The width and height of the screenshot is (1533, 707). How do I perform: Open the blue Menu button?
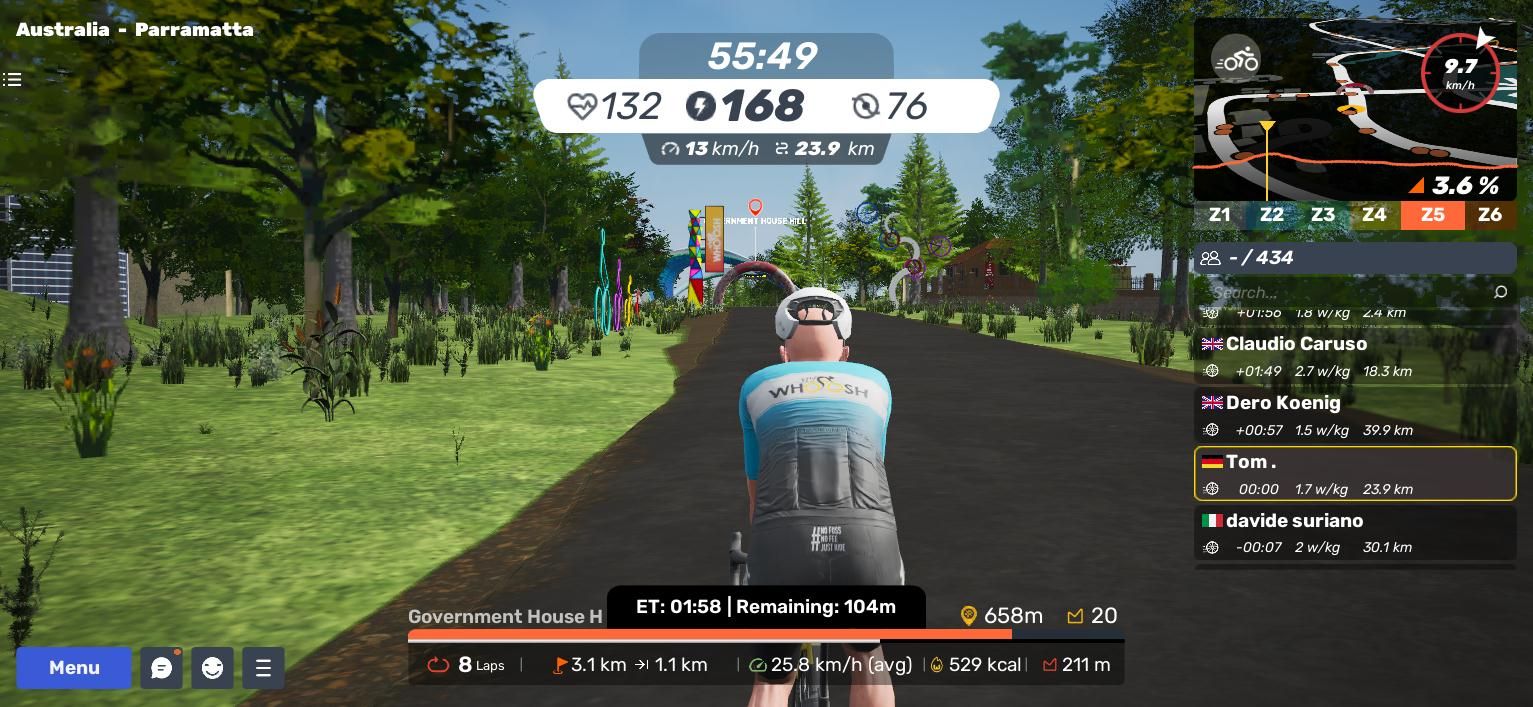click(74, 668)
